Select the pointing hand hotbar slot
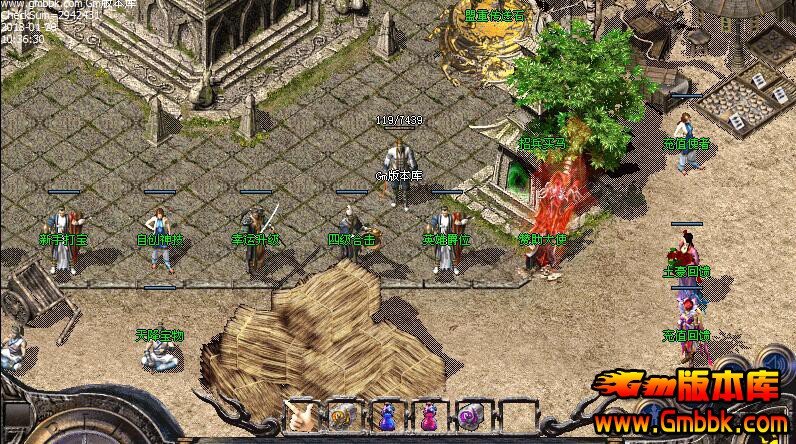The width and height of the screenshot is (796, 444). [x=301, y=415]
